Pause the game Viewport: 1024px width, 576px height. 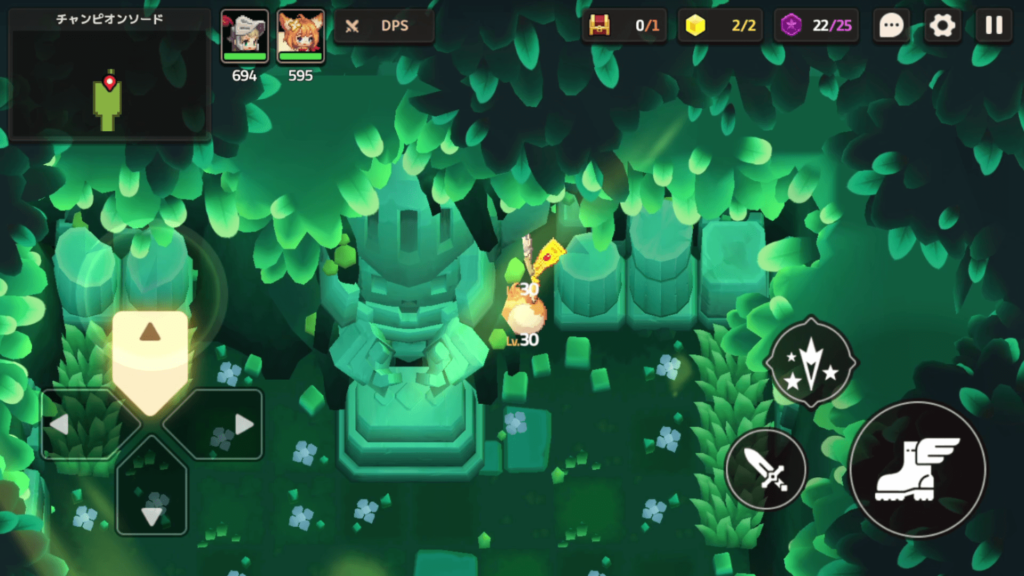click(x=993, y=26)
